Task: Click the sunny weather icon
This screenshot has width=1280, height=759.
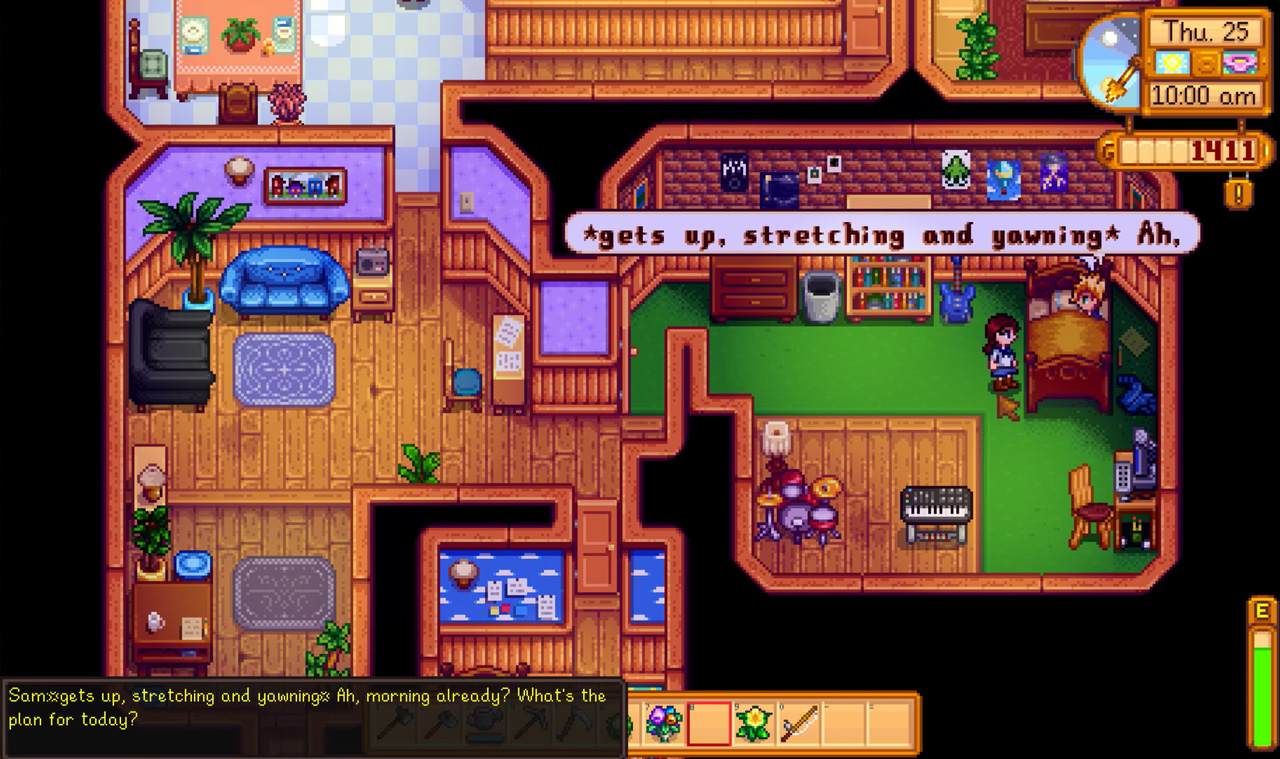Action: (1173, 62)
